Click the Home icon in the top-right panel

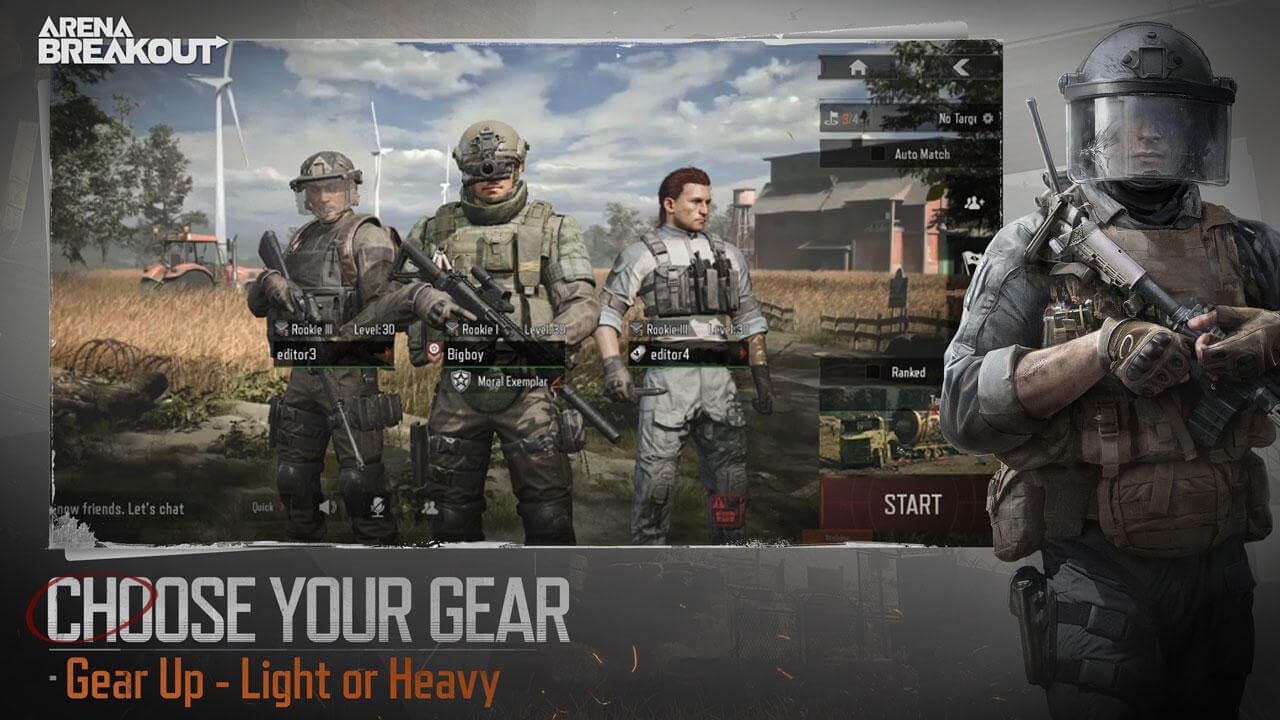(858, 67)
